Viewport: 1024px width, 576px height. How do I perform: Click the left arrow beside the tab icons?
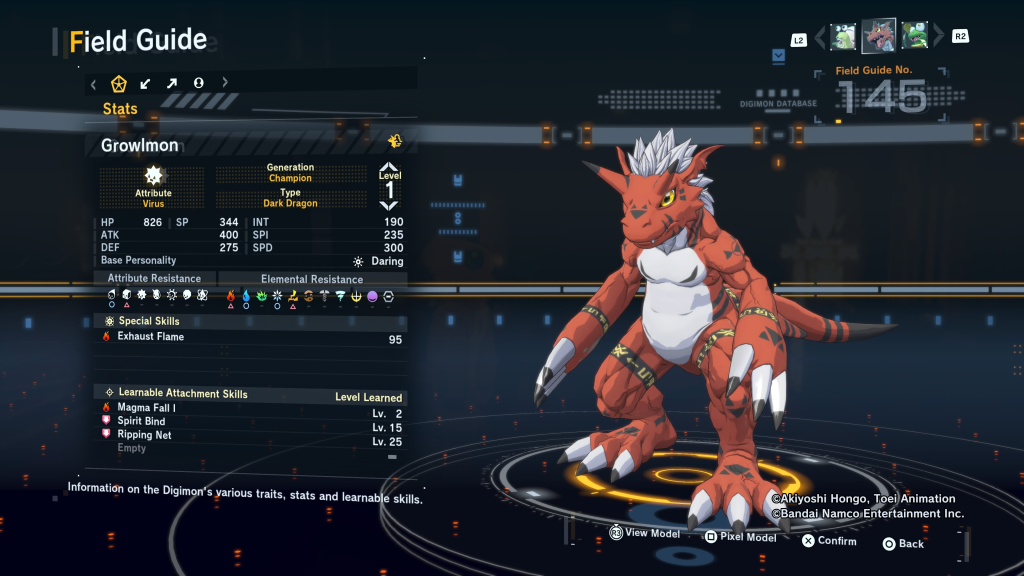point(93,83)
